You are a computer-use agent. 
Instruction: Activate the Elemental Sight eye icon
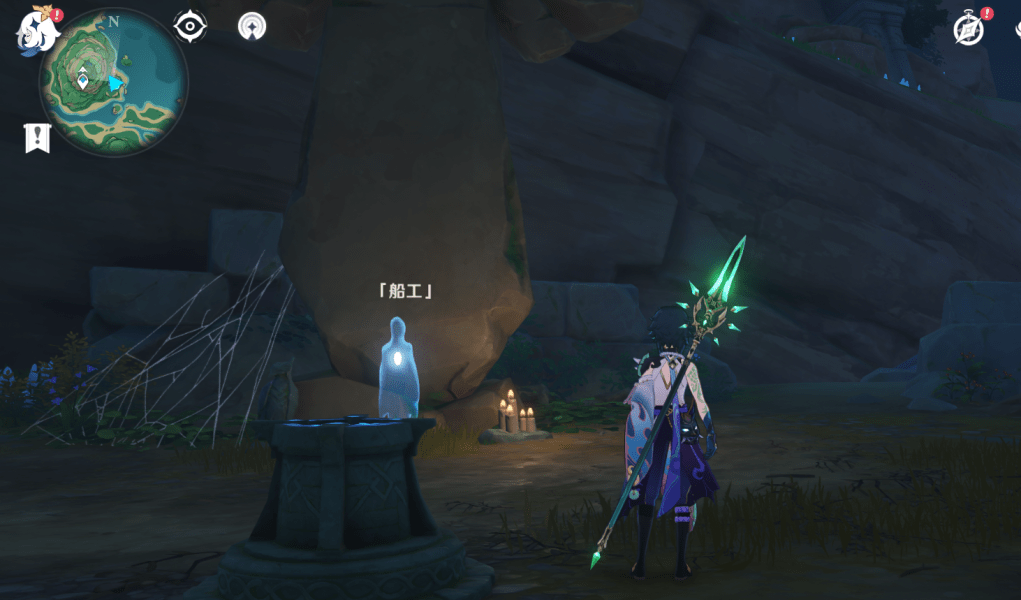pyautogui.click(x=190, y=26)
